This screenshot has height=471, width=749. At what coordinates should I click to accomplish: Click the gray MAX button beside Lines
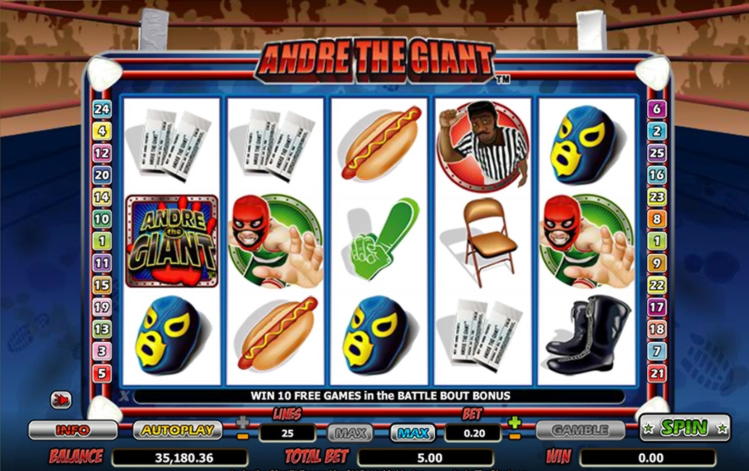point(350,433)
